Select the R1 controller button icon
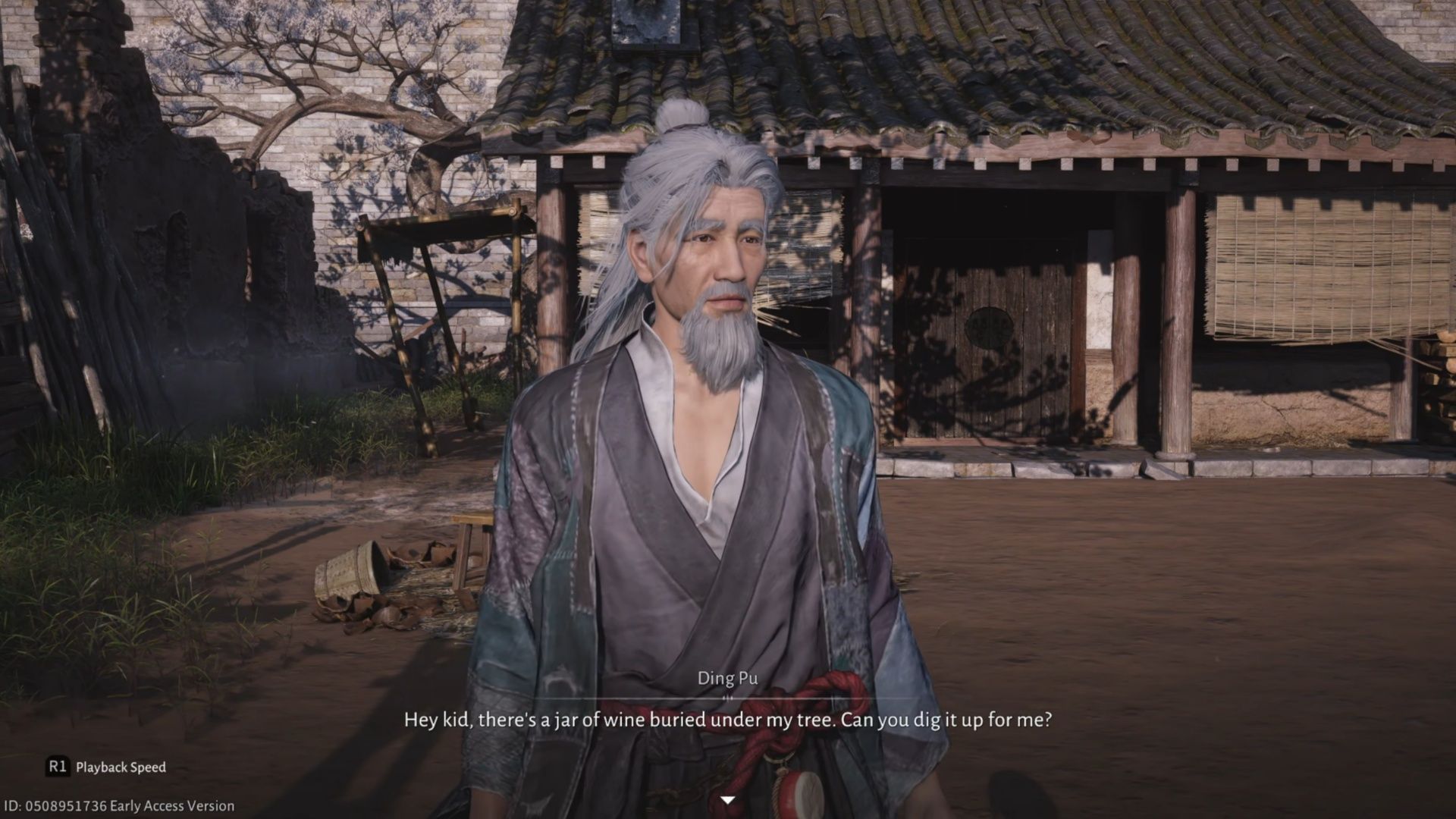1456x819 pixels. tap(57, 766)
